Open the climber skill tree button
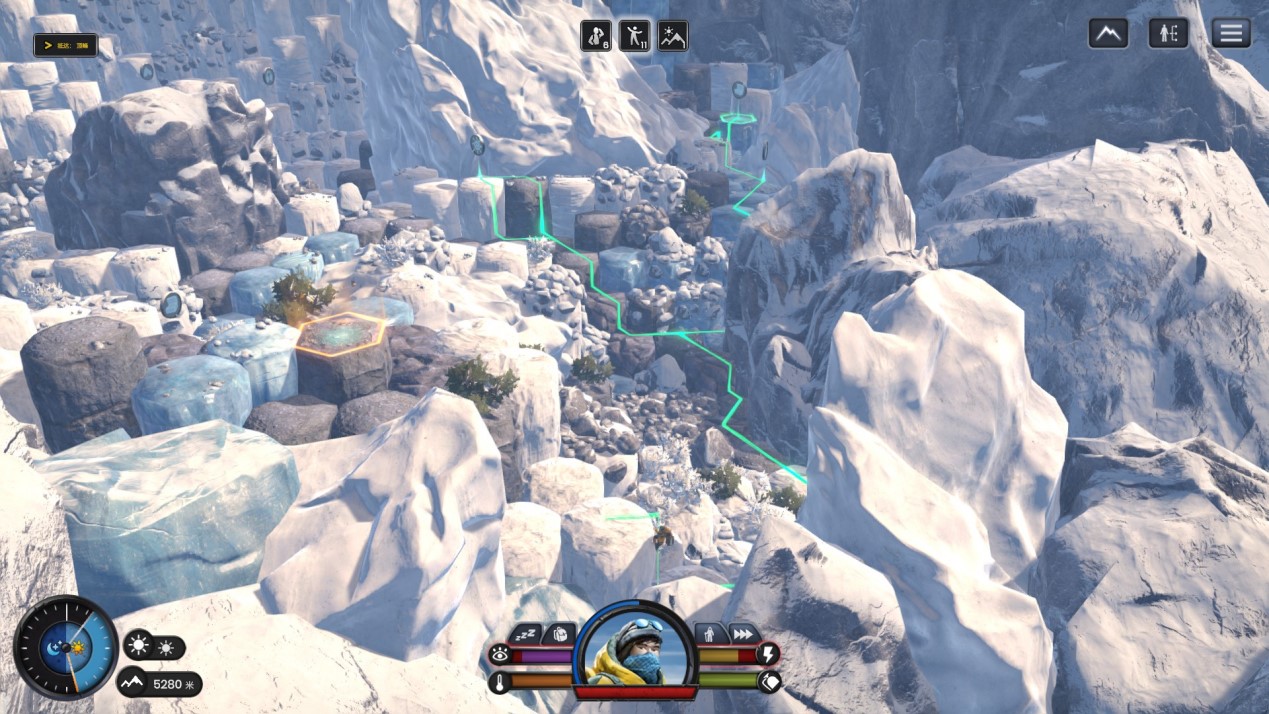 (1168, 33)
